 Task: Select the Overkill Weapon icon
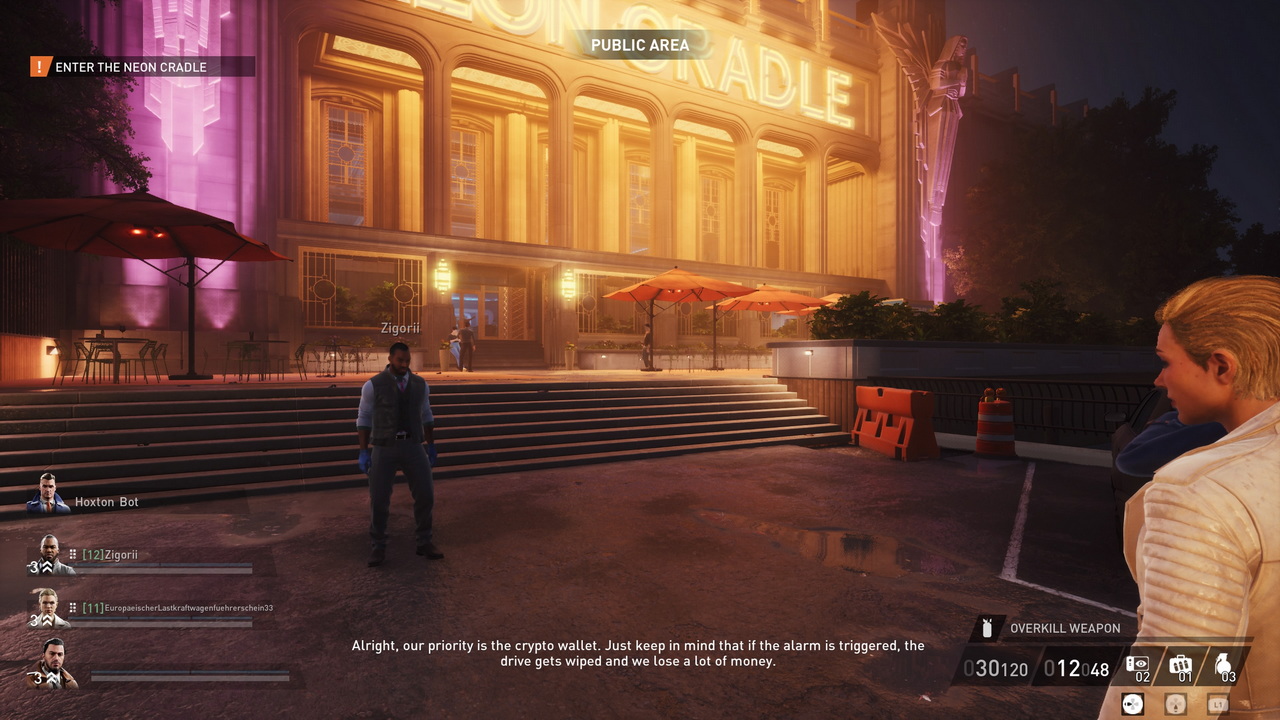(x=987, y=628)
